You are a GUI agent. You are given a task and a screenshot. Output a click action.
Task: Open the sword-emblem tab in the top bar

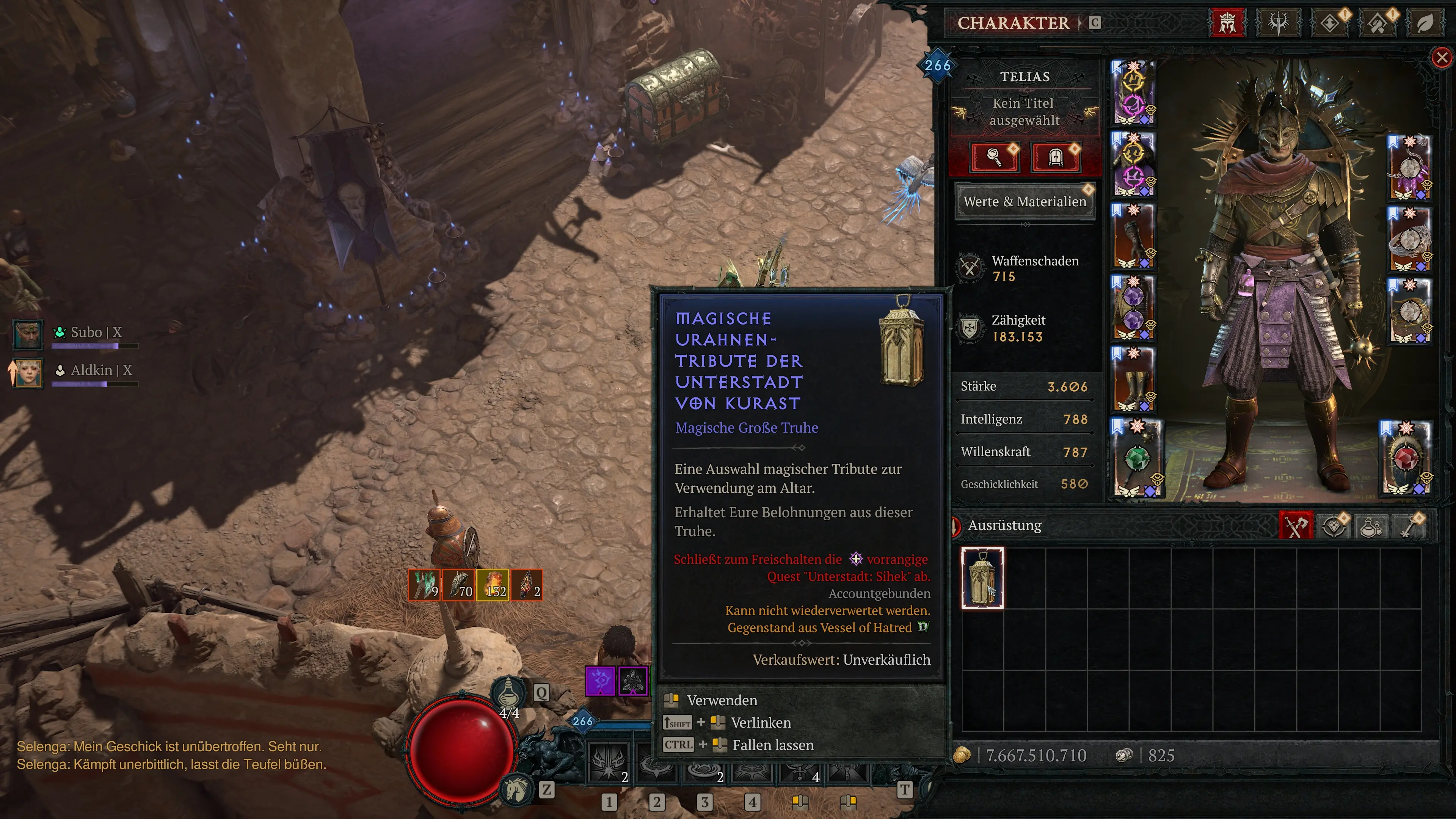(1279, 23)
